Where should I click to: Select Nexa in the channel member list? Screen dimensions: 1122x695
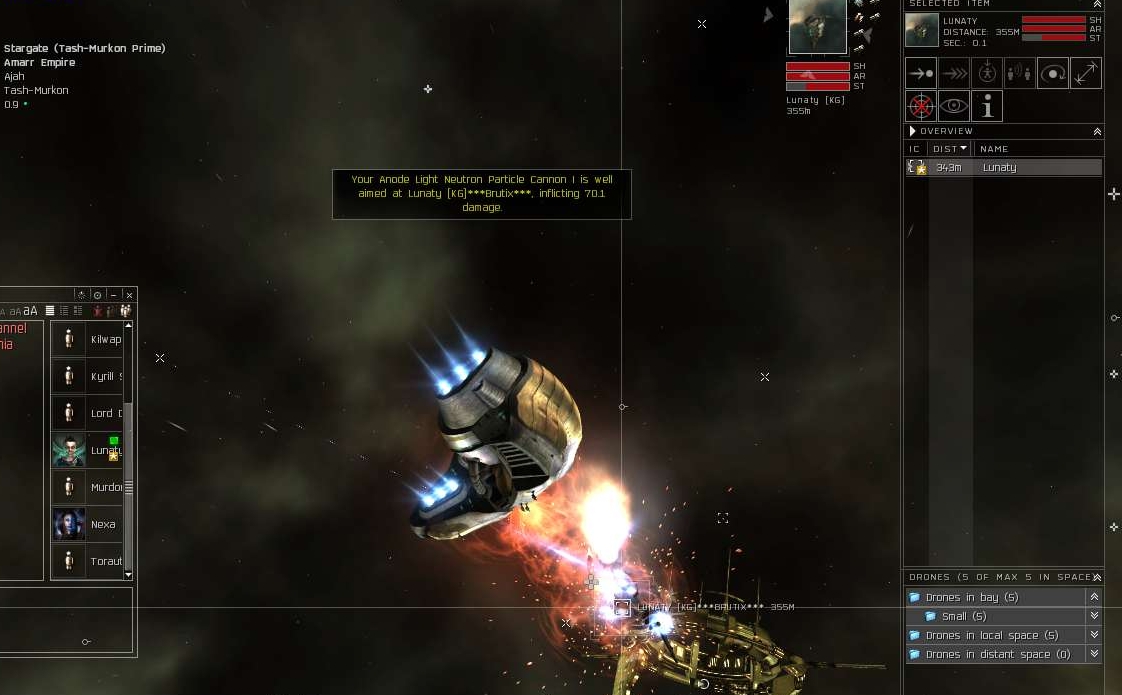69,524
